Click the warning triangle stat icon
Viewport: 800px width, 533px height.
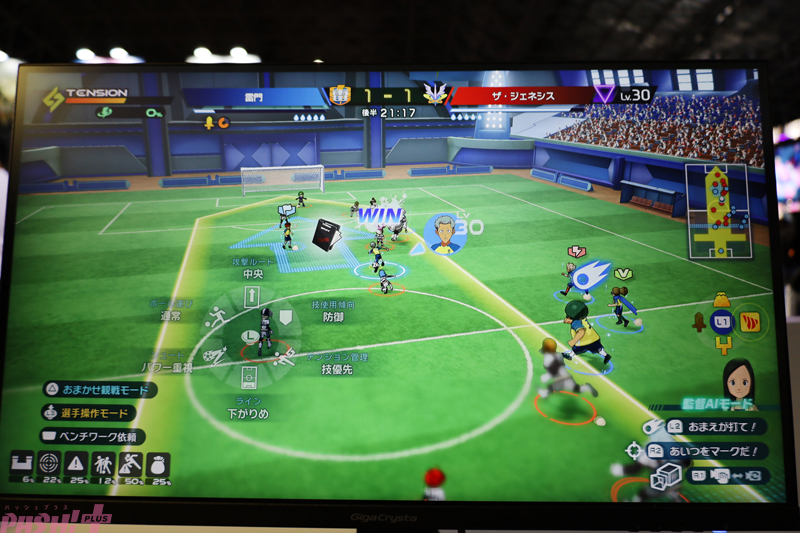pyautogui.click(x=76, y=464)
